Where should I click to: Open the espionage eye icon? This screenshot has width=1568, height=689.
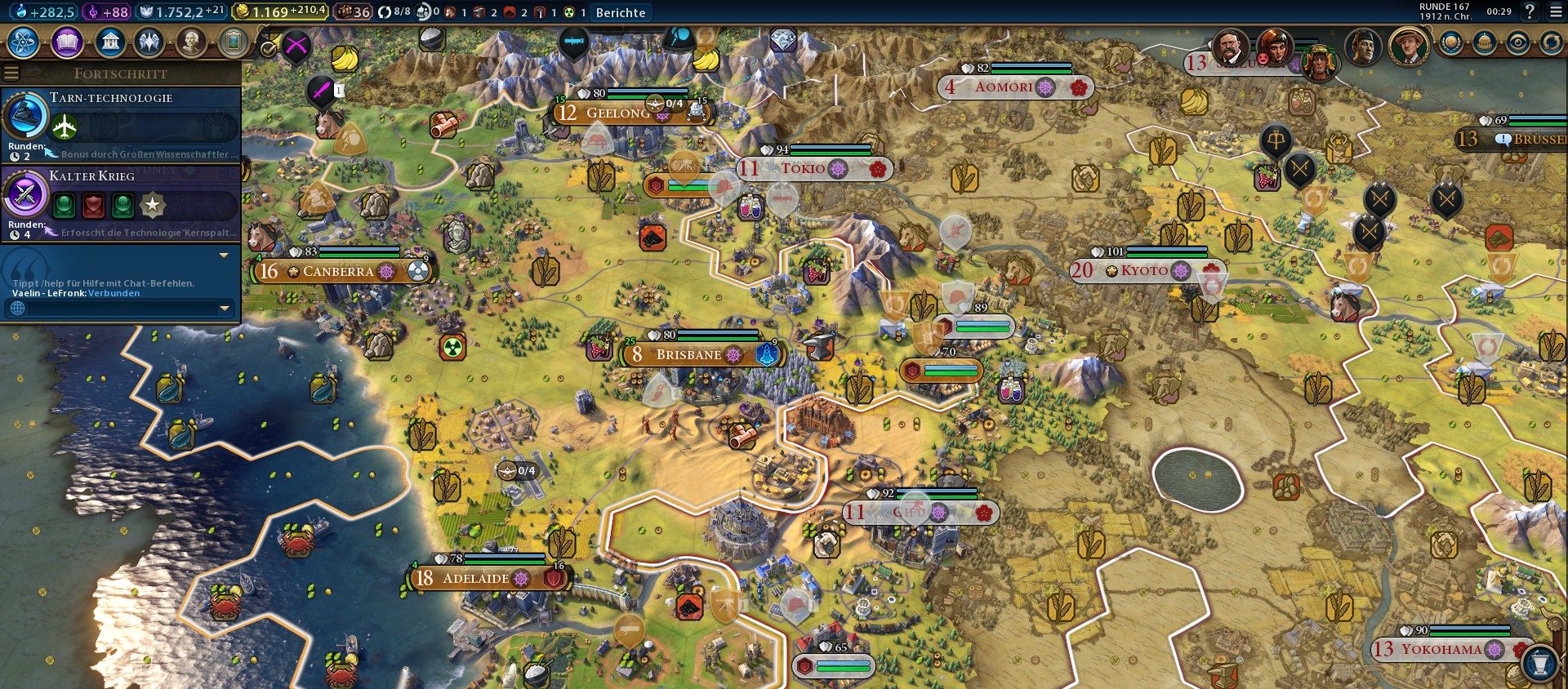[x=1518, y=43]
